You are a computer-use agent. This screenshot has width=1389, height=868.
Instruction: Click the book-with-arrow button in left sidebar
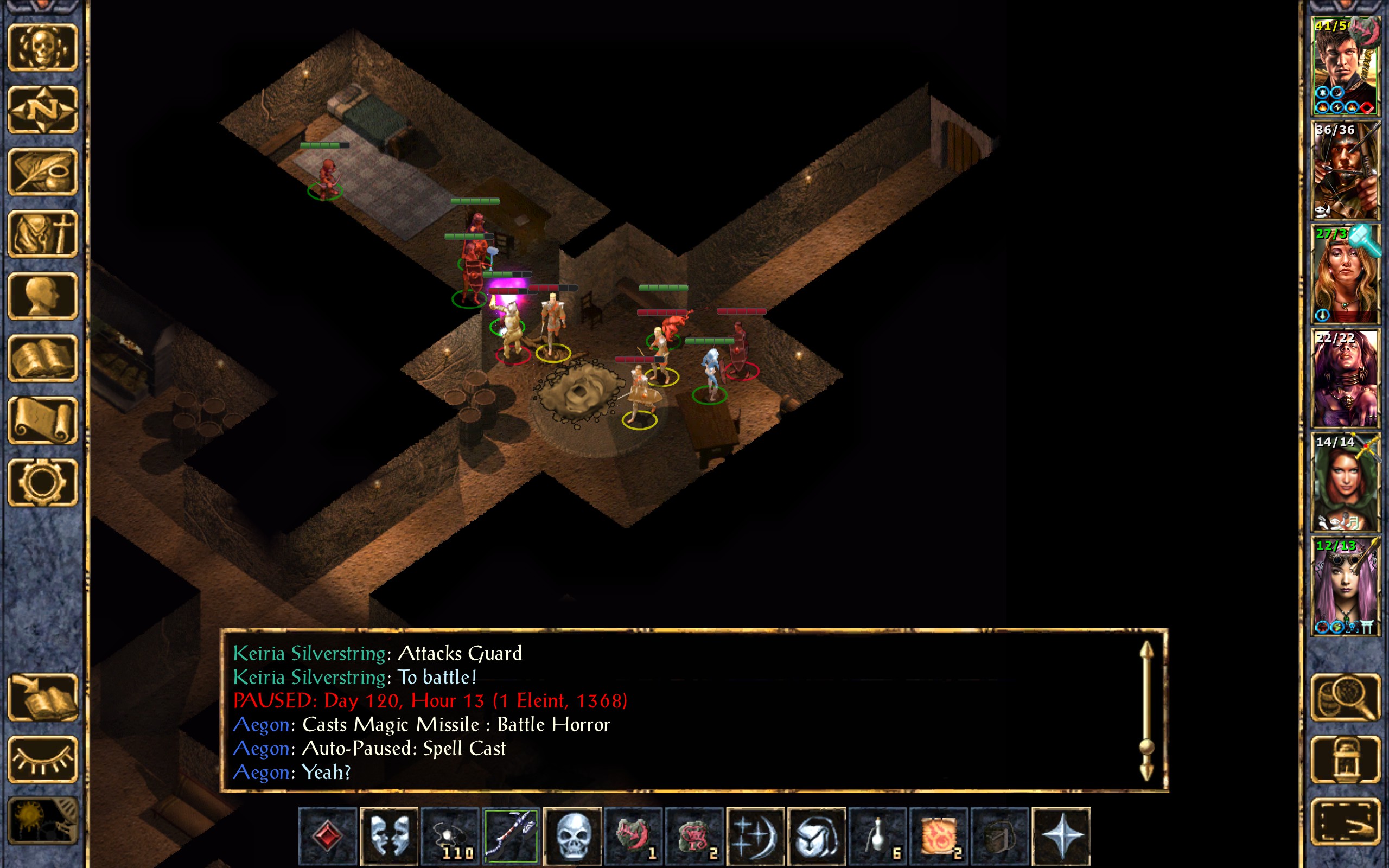42,697
